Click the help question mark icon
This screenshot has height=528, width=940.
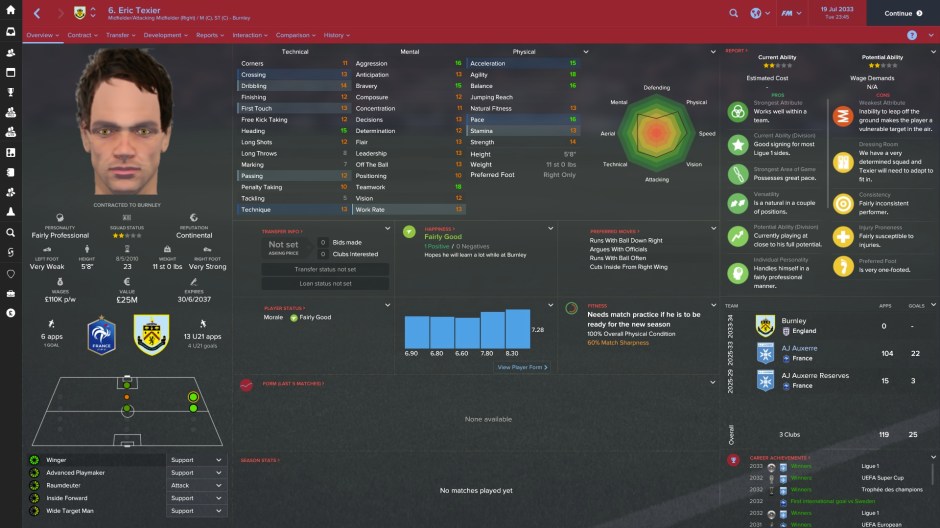point(911,35)
